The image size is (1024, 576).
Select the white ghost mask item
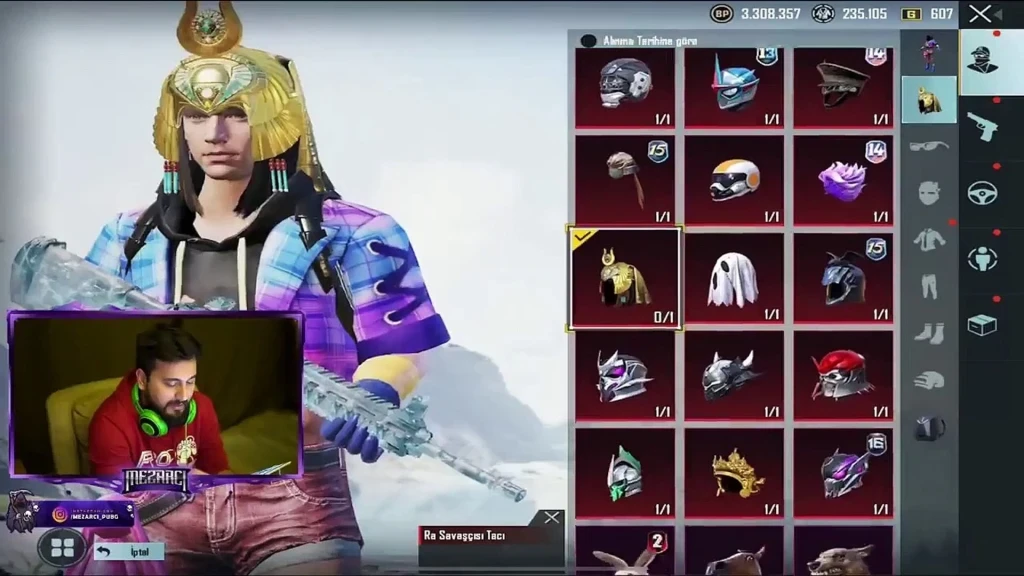click(x=733, y=279)
